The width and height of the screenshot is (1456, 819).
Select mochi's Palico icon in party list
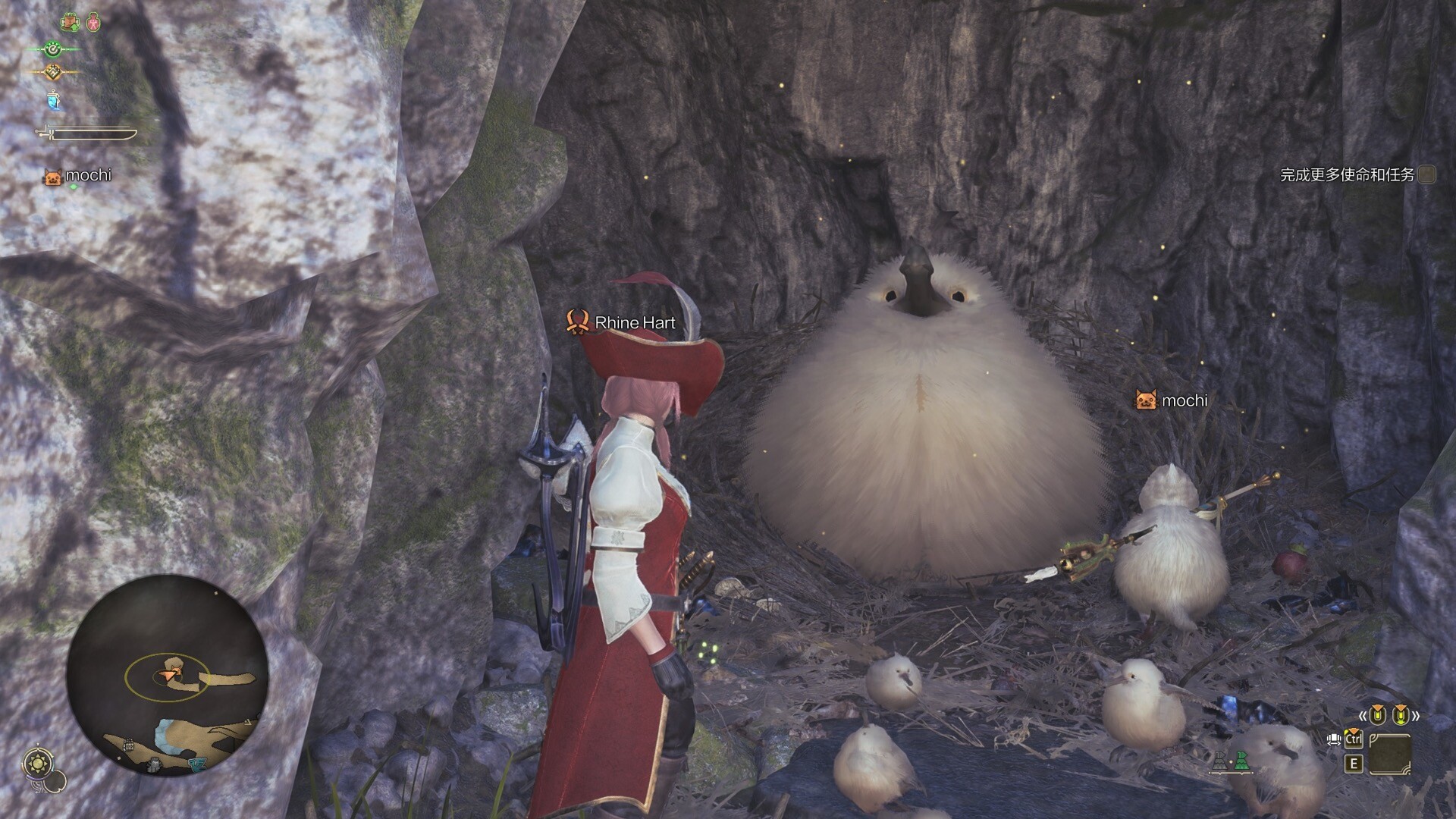pos(53,177)
